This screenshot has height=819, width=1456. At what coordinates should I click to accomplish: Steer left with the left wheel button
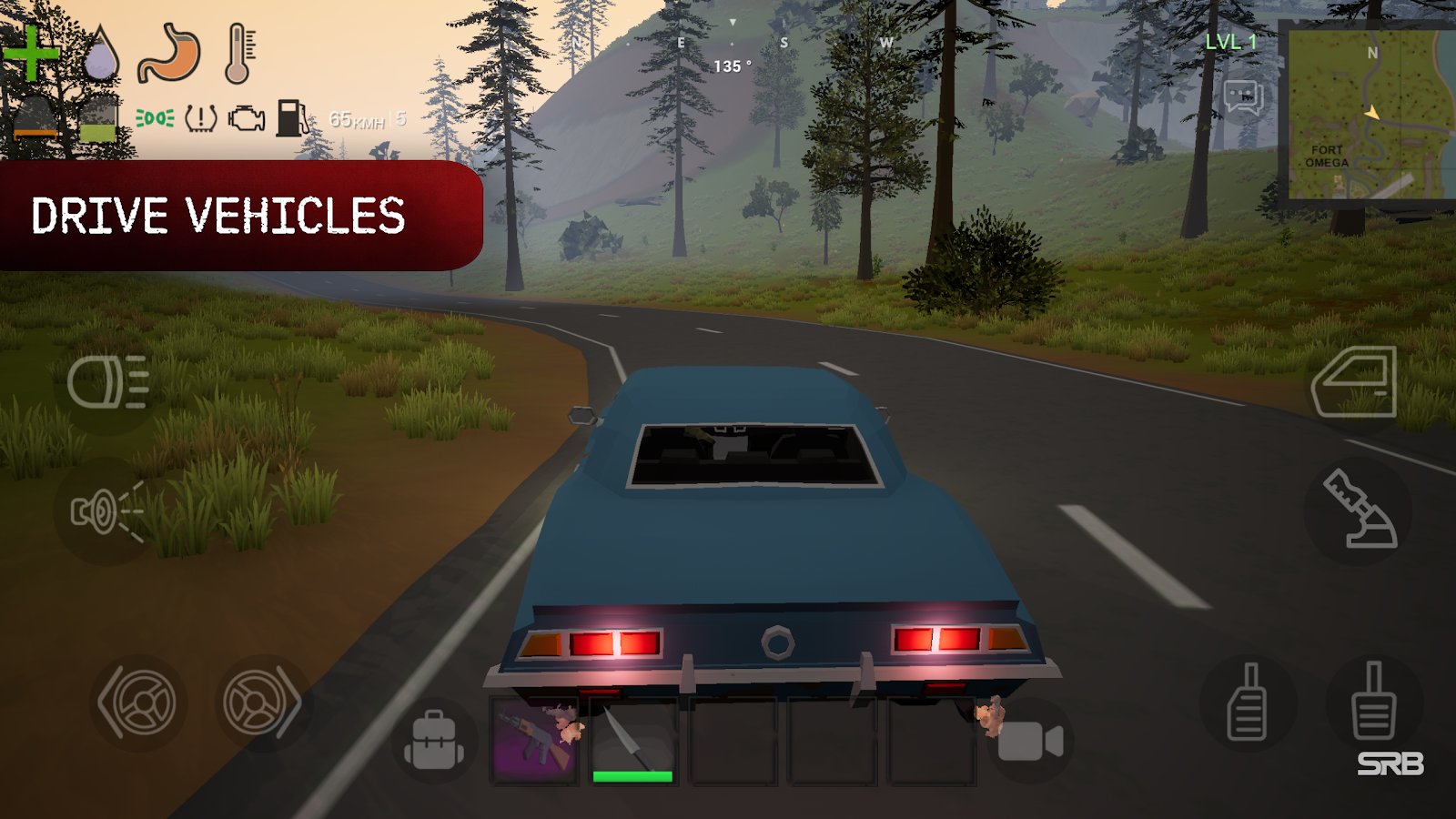tap(139, 702)
